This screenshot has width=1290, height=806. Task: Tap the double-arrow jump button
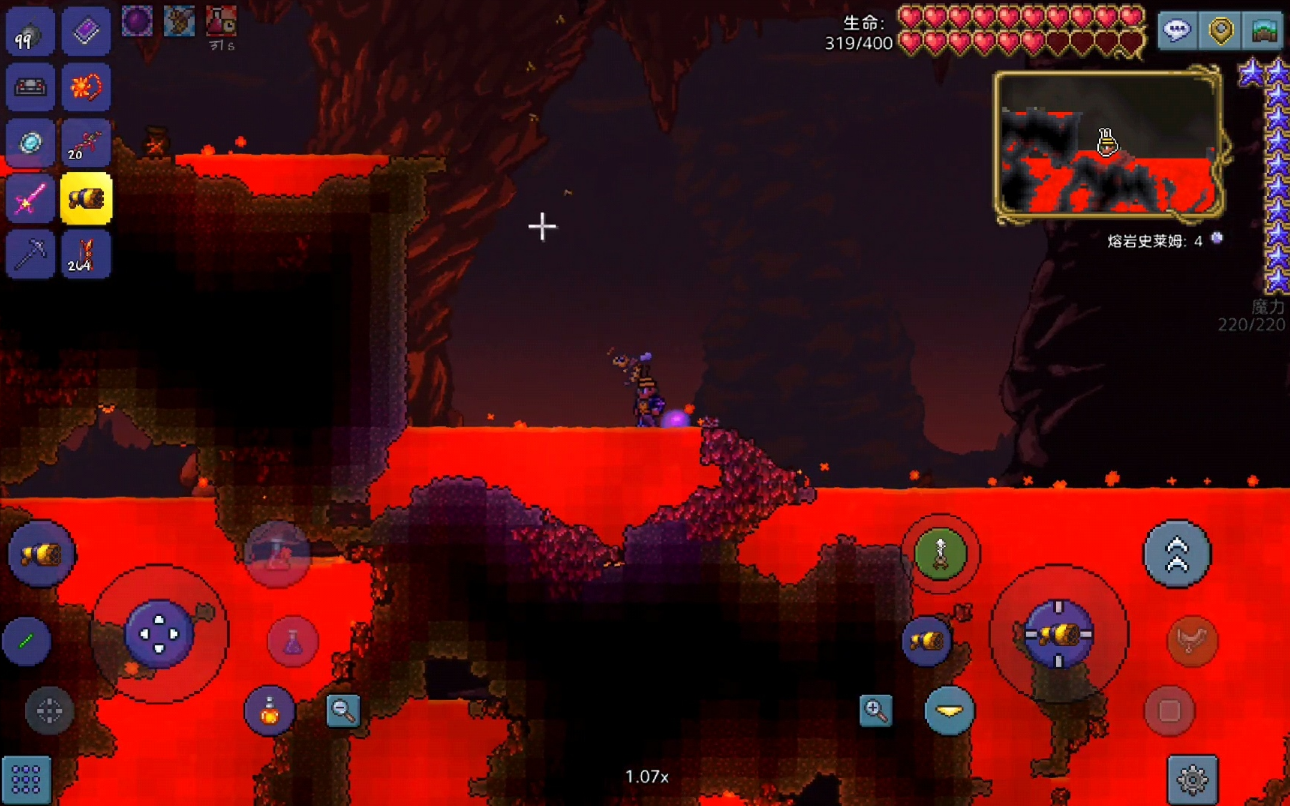click(1177, 554)
